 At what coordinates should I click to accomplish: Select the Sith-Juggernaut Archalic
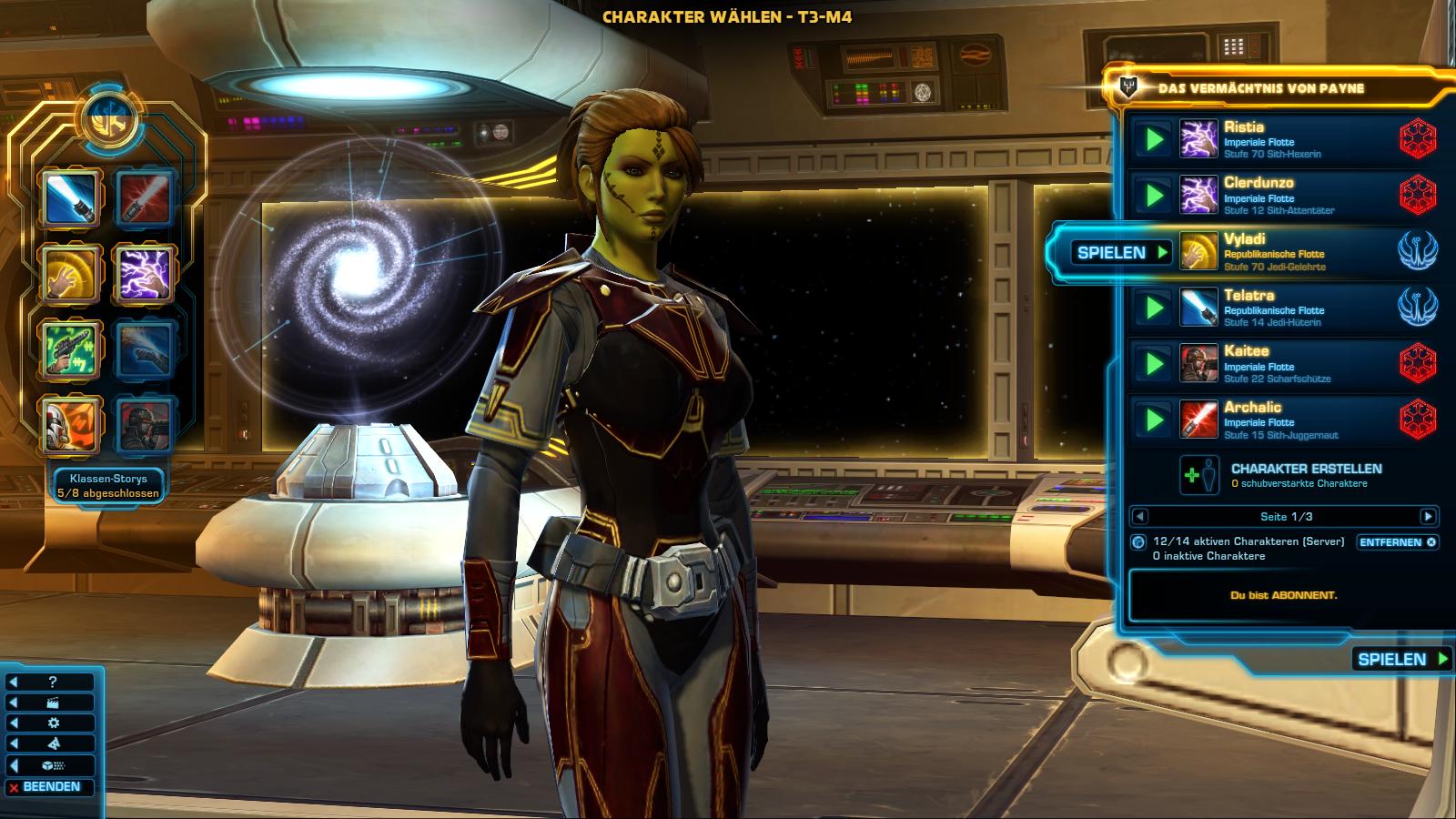pyautogui.click(x=1274, y=420)
